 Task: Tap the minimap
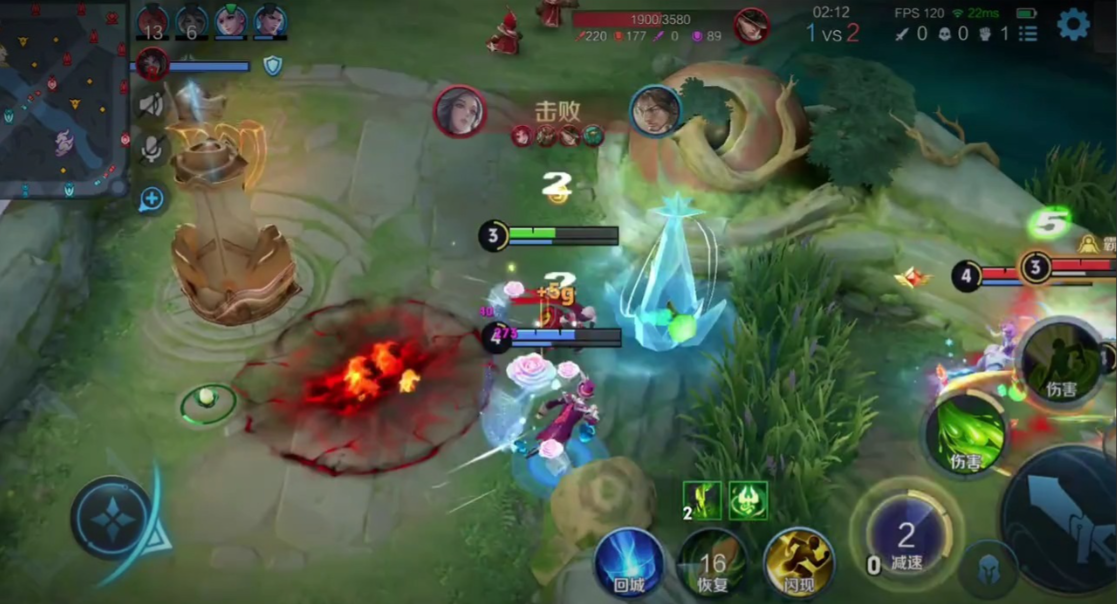[63, 100]
